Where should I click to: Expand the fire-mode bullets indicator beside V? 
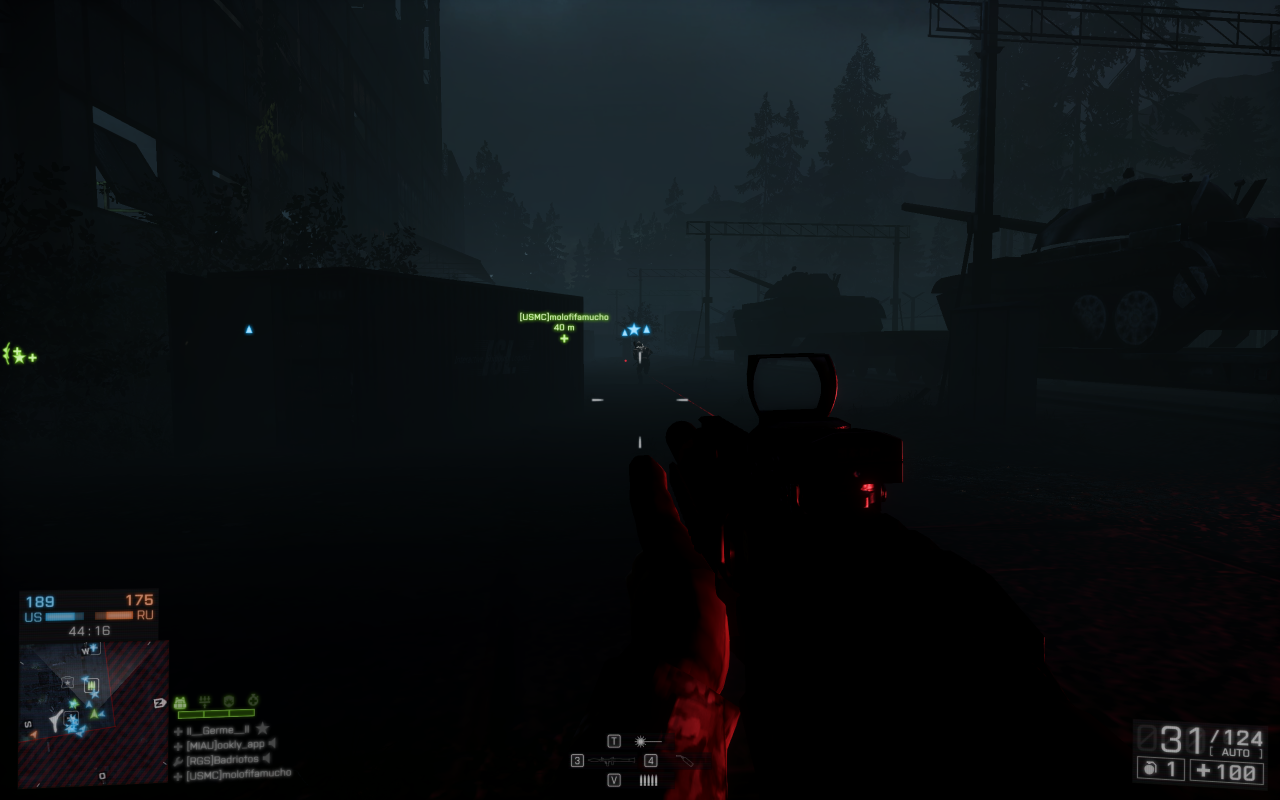coord(649,780)
